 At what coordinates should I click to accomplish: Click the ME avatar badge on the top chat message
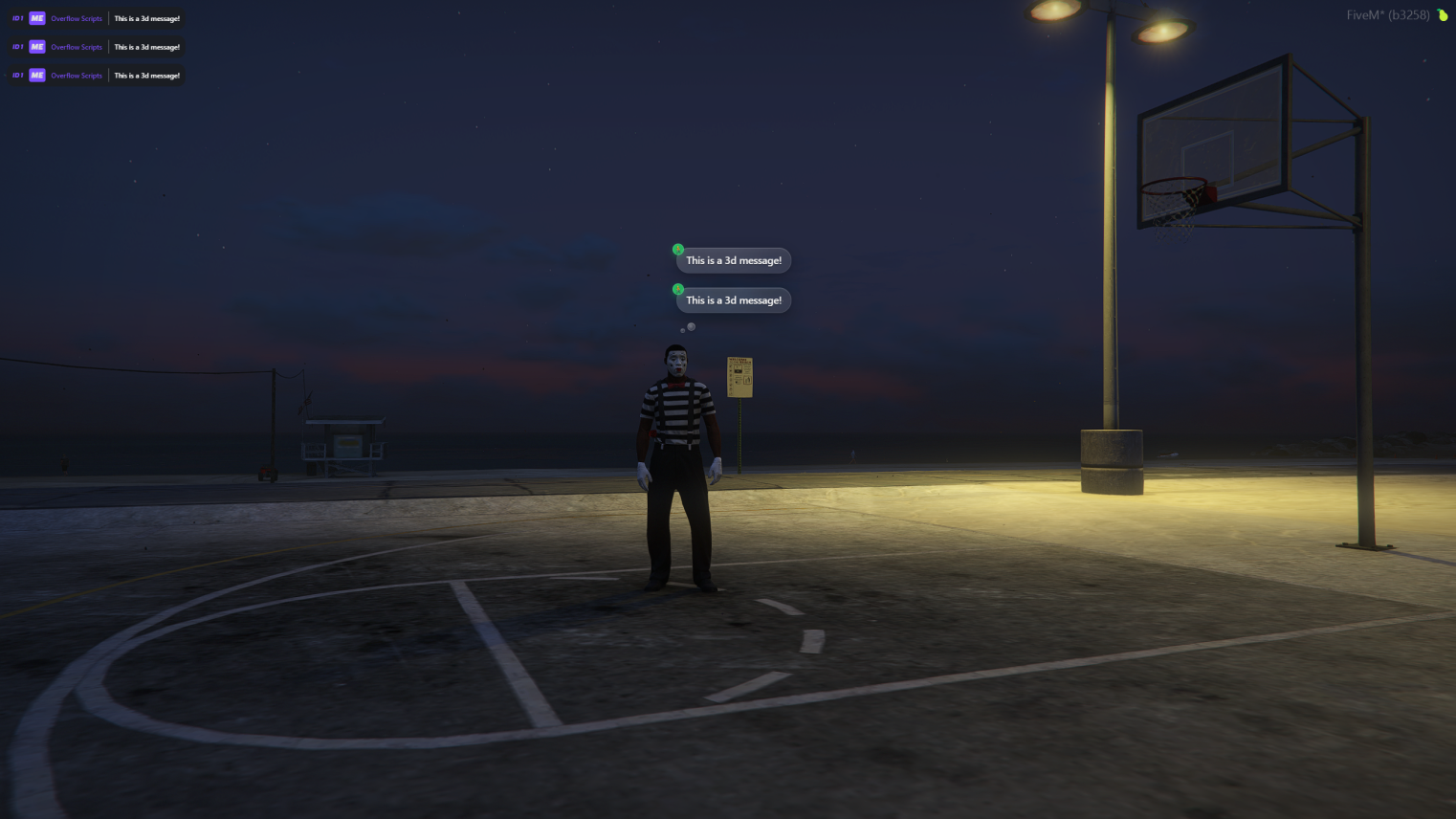(x=34, y=17)
